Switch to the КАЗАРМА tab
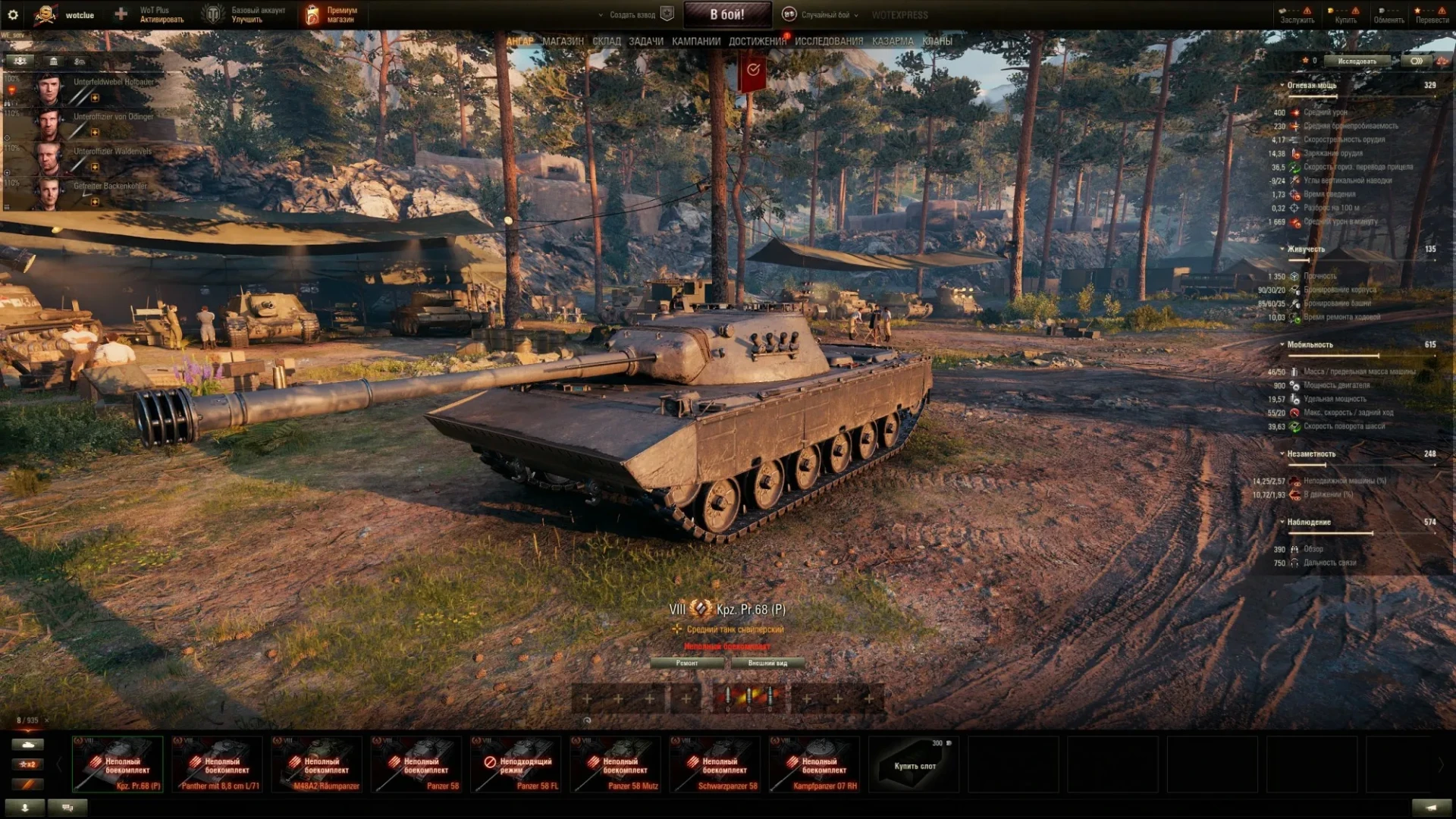Screen dimensions: 1456x819 (x=893, y=41)
